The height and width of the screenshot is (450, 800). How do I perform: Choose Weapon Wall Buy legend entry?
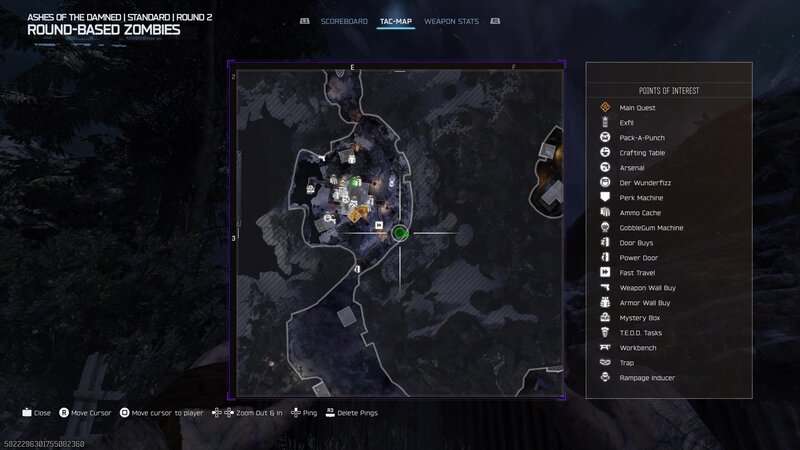point(647,288)
